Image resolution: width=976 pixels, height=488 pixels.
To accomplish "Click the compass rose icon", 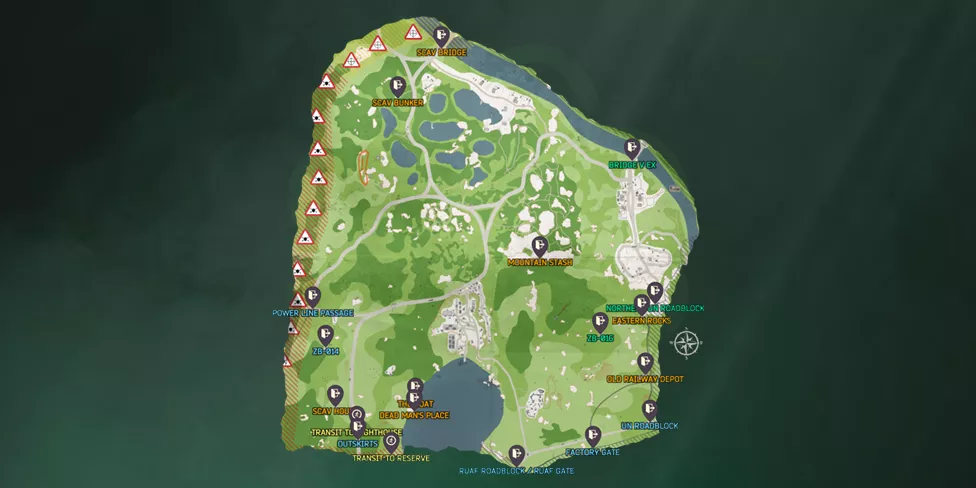I will pos(687,343).
